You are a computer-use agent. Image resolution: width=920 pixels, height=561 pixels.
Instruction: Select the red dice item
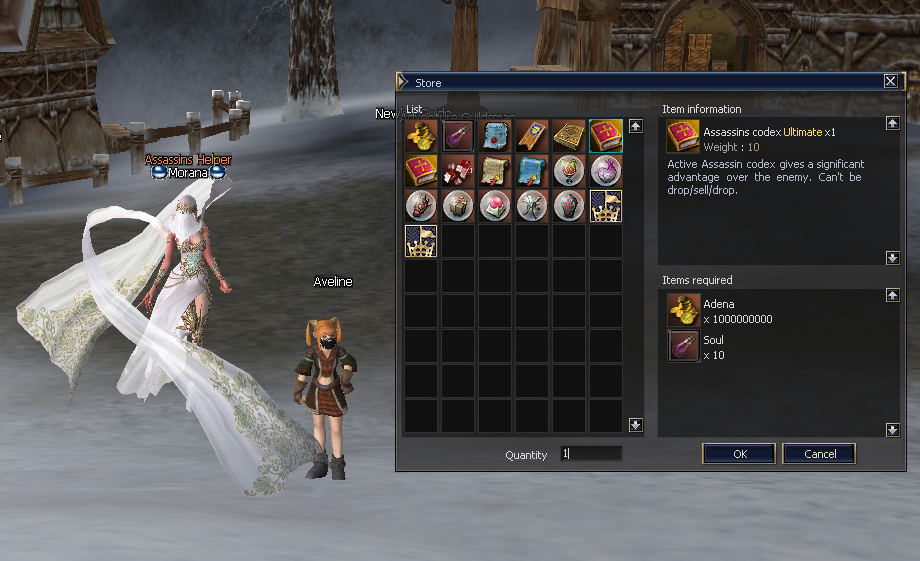458,171
